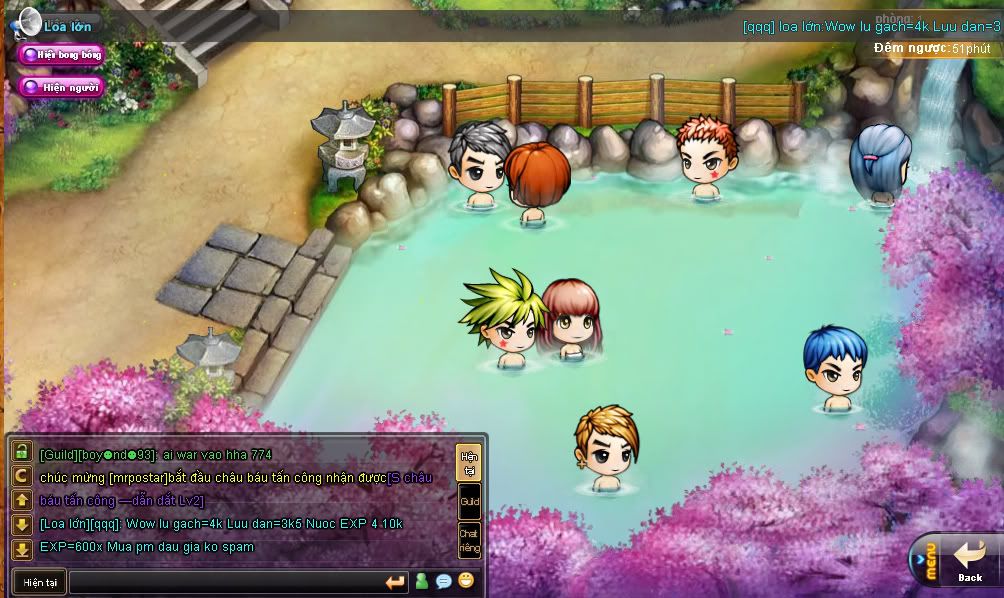Click the chat scroll-up arrow button
The height and width of the screenshot is (598, 1004).
[22, 500]
